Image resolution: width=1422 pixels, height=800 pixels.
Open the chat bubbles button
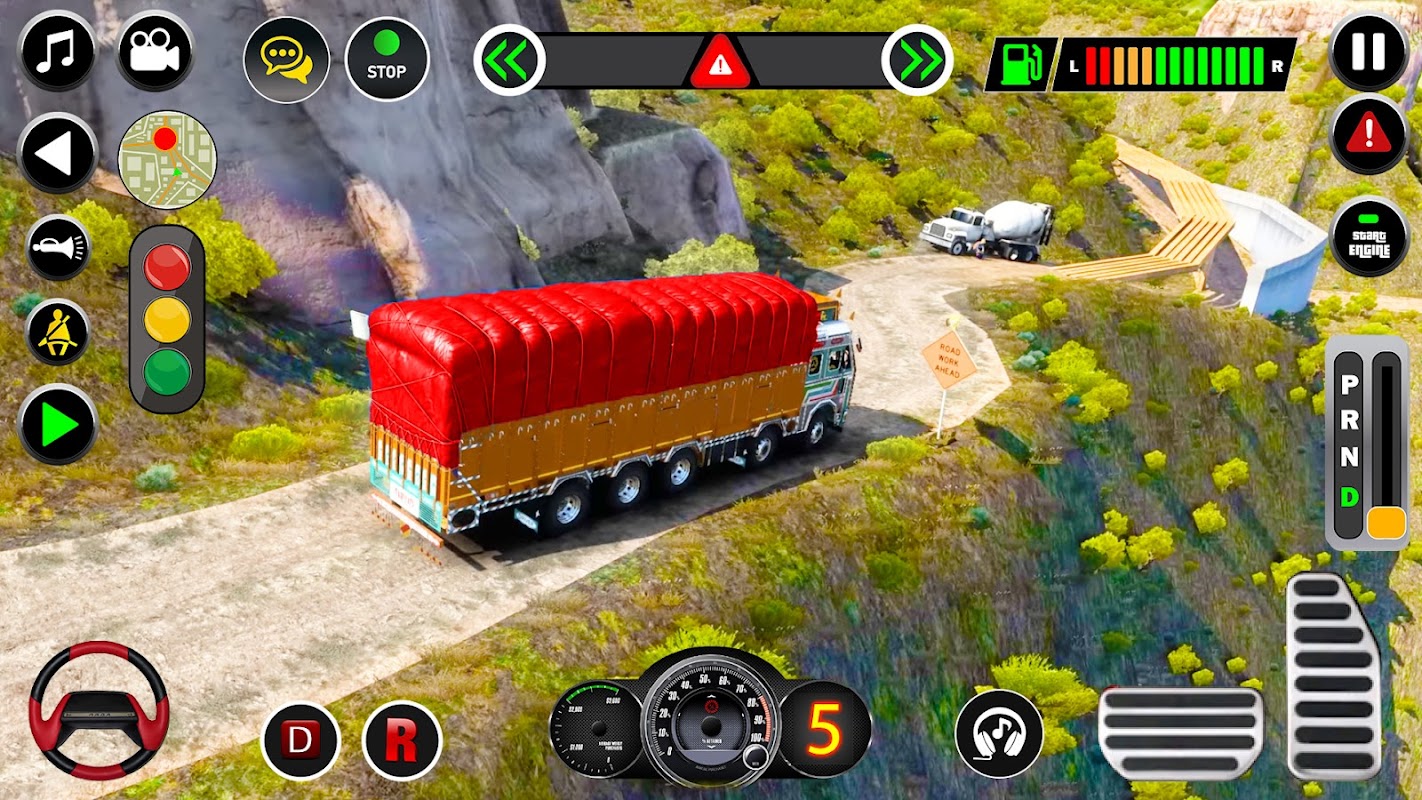[x=286, y=60]
